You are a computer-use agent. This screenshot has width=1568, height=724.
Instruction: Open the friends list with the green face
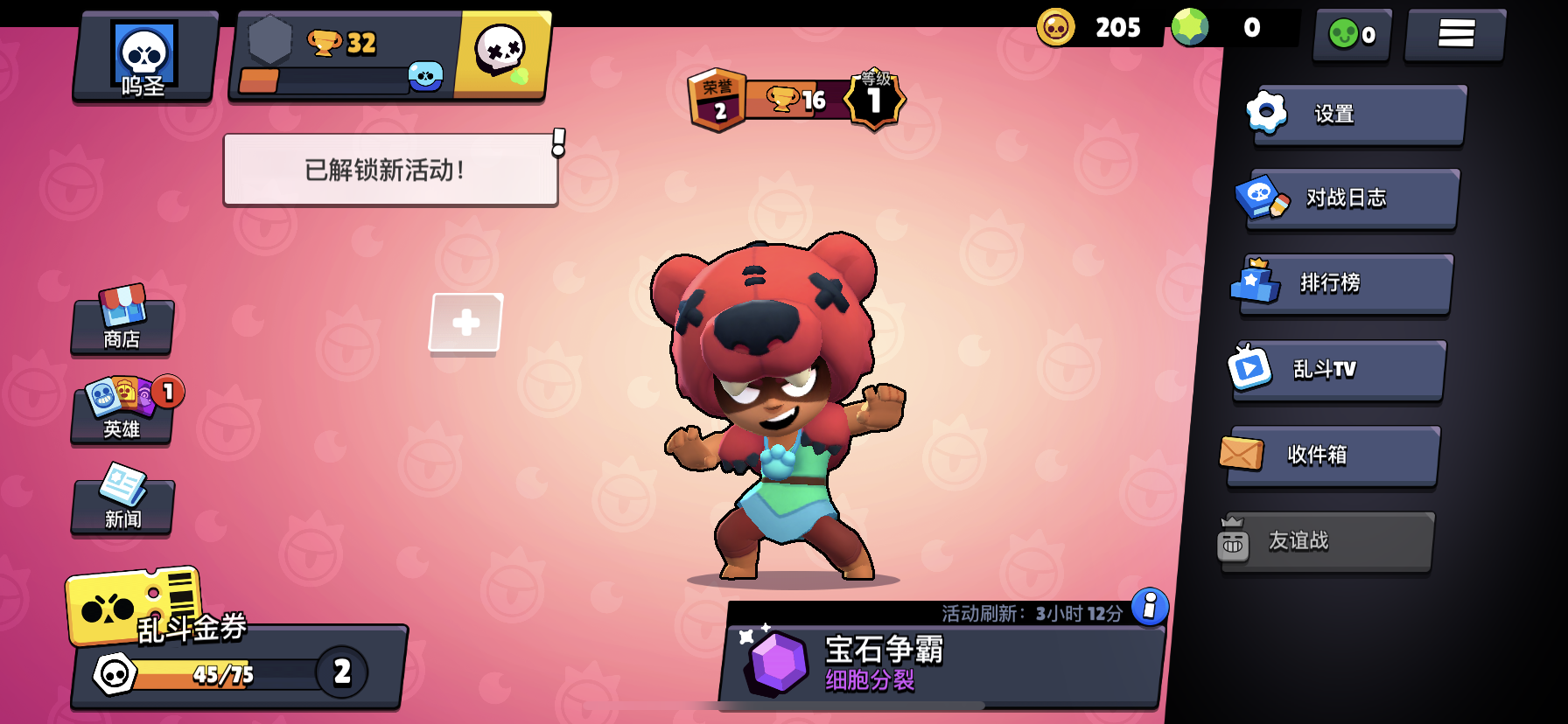point(1352,34)
